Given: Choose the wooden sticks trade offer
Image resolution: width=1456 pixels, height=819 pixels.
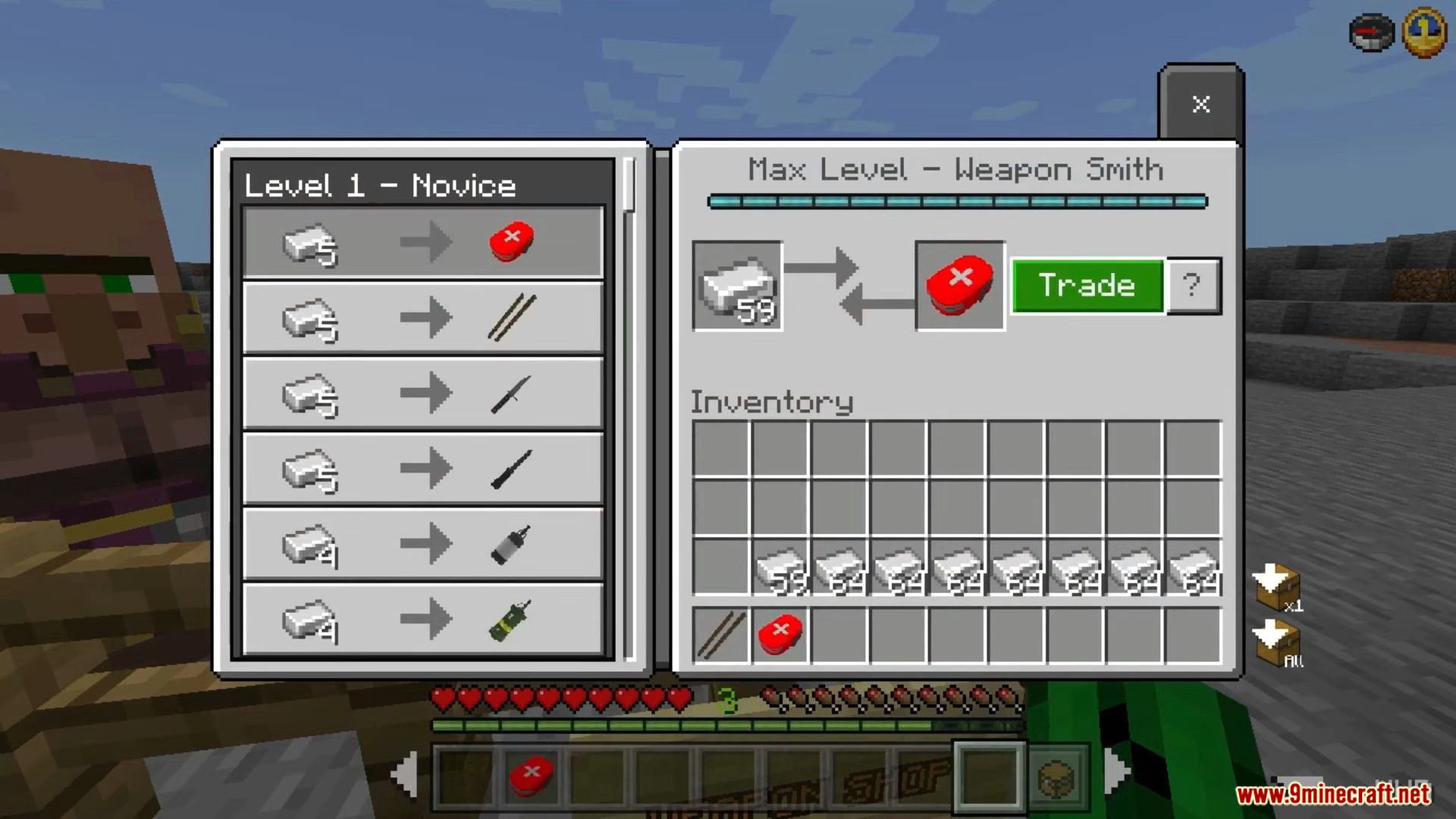Looking at the screenshot, I should point(423,317).
